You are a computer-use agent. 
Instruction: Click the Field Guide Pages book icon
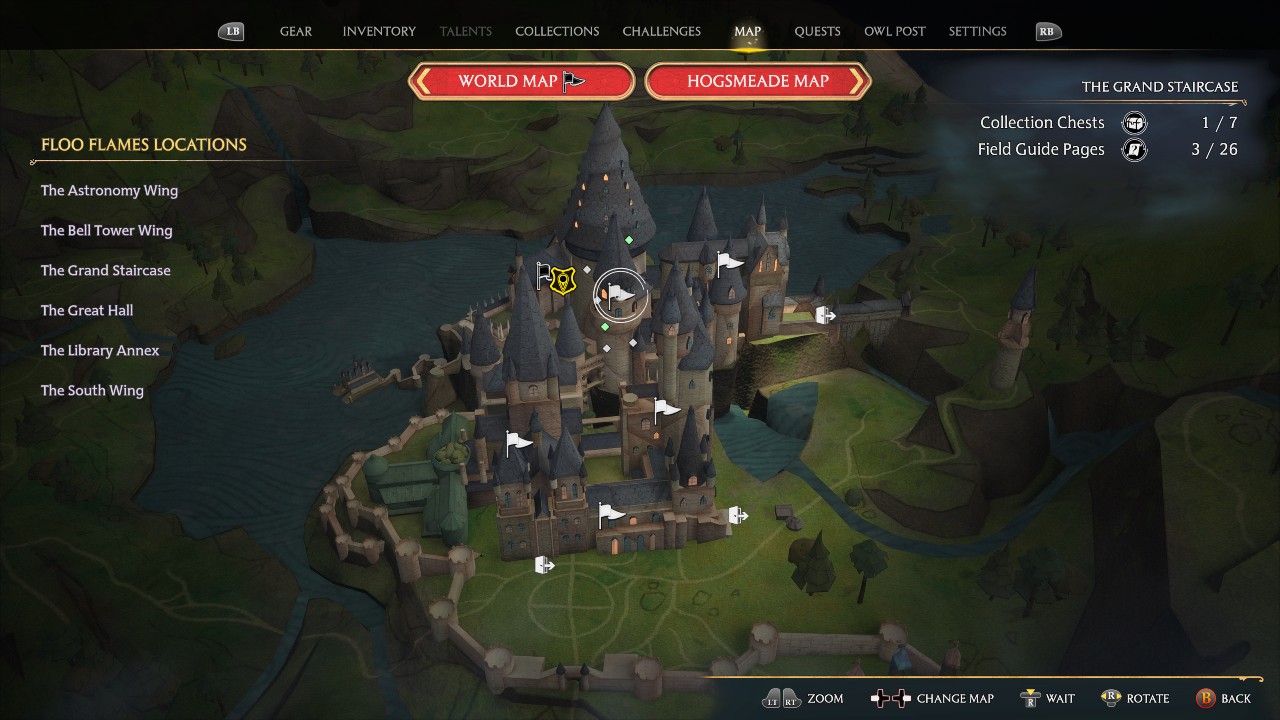pyautogui.click(x=1135, y=150)
